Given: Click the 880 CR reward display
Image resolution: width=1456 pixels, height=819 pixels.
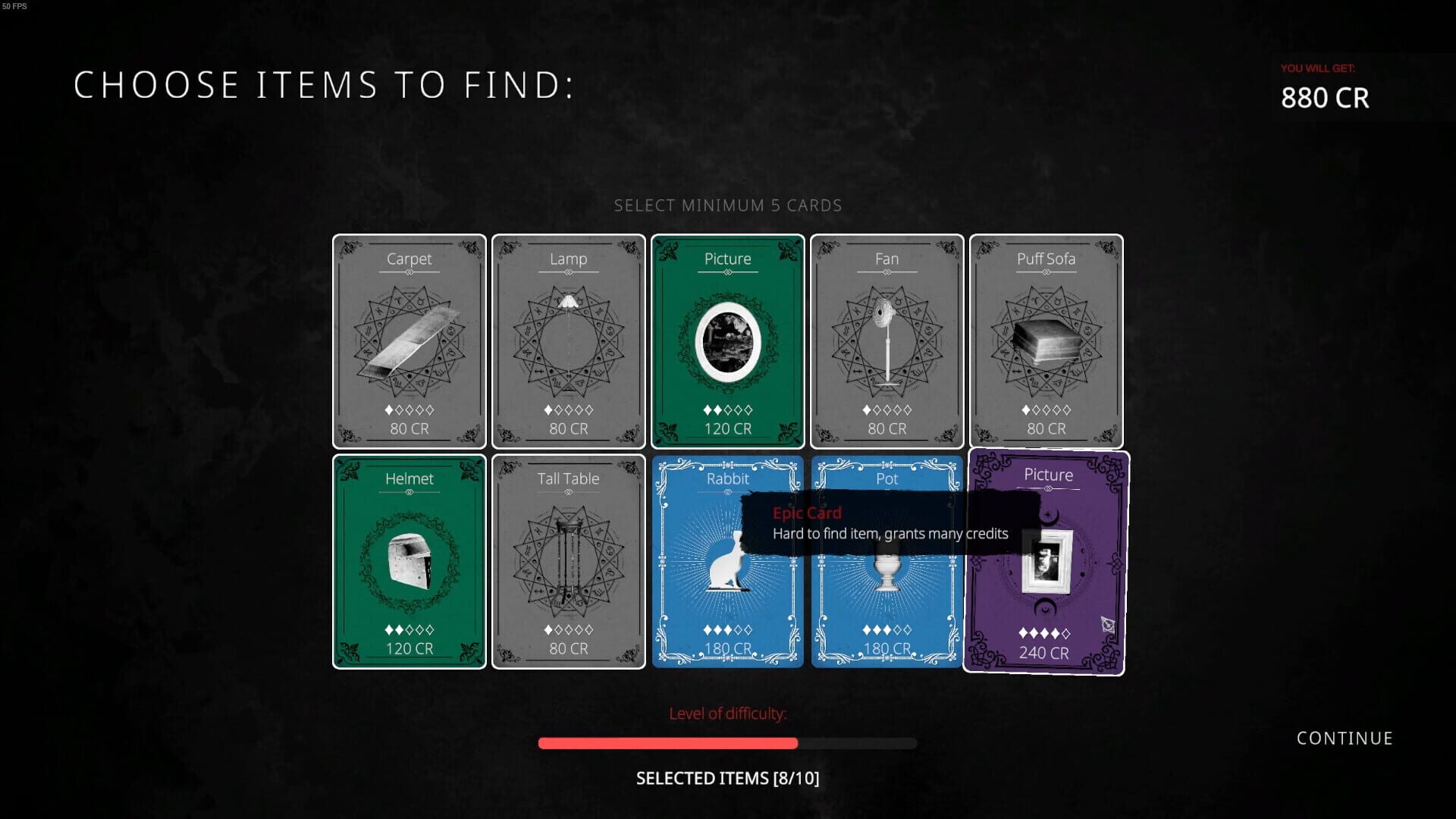Looking at the screenshot, I should click(x=1325, y=97).
